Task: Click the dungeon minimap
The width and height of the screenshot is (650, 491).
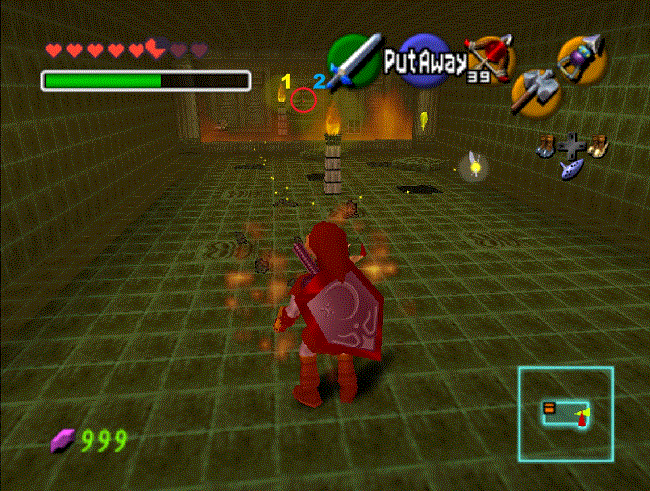Action: [x=565, y=414]
